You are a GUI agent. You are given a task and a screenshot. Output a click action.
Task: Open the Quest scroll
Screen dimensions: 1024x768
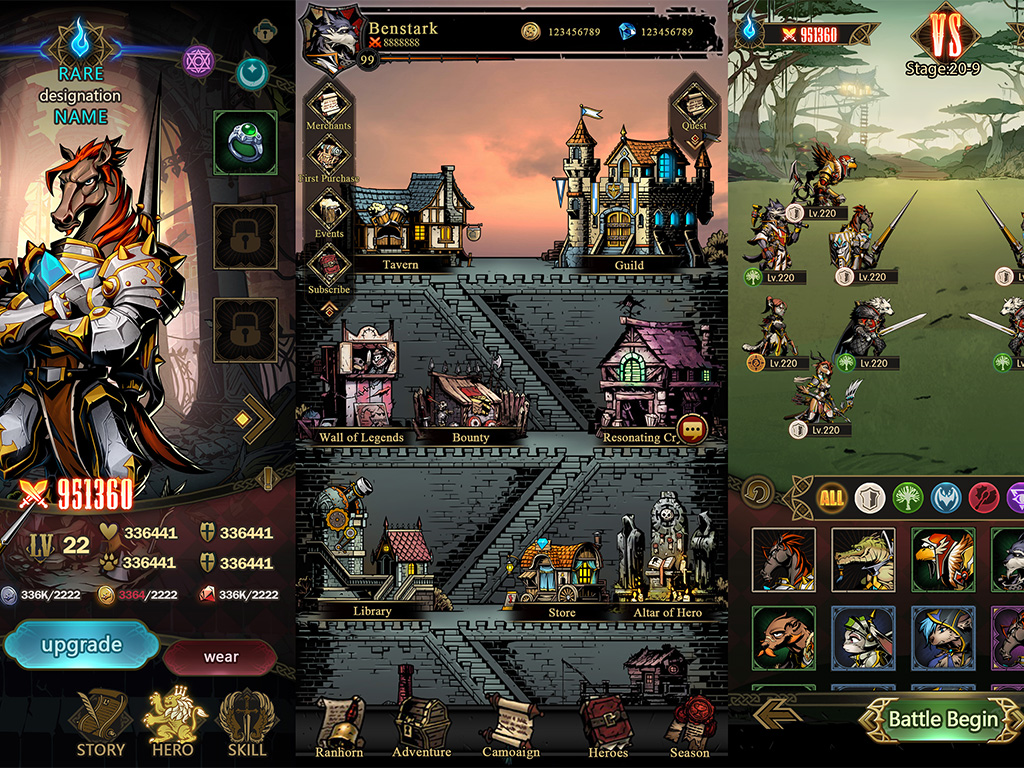[693, 106]
